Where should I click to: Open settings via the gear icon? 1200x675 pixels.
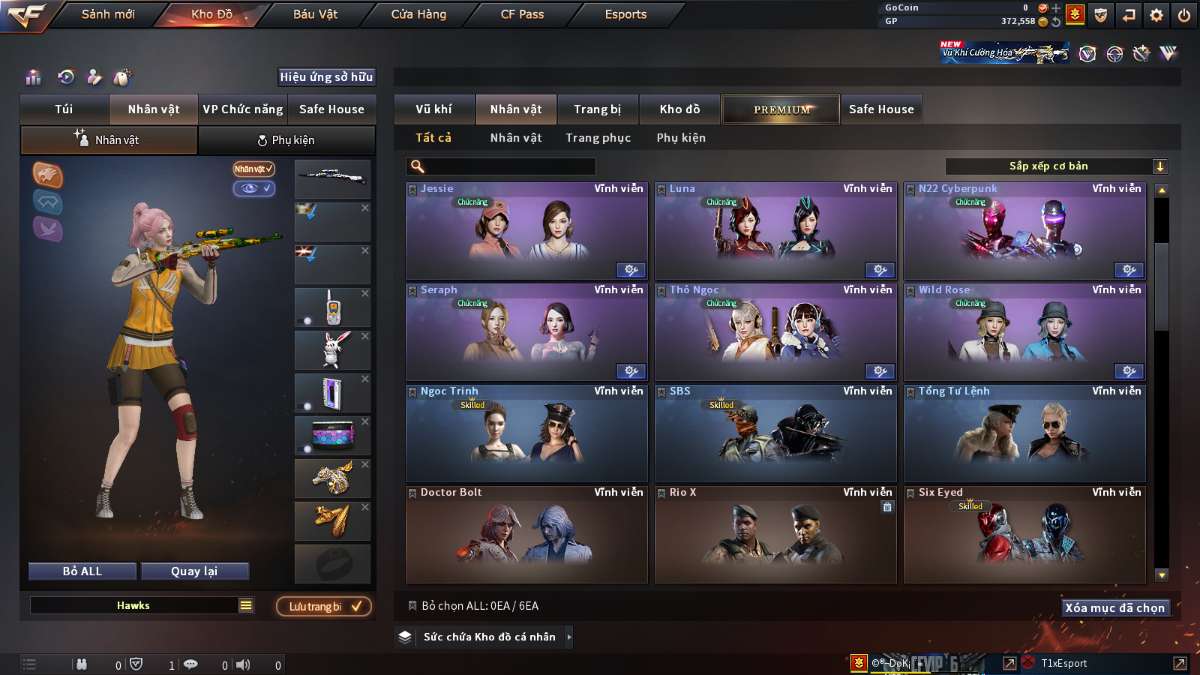pos(1156,15)
